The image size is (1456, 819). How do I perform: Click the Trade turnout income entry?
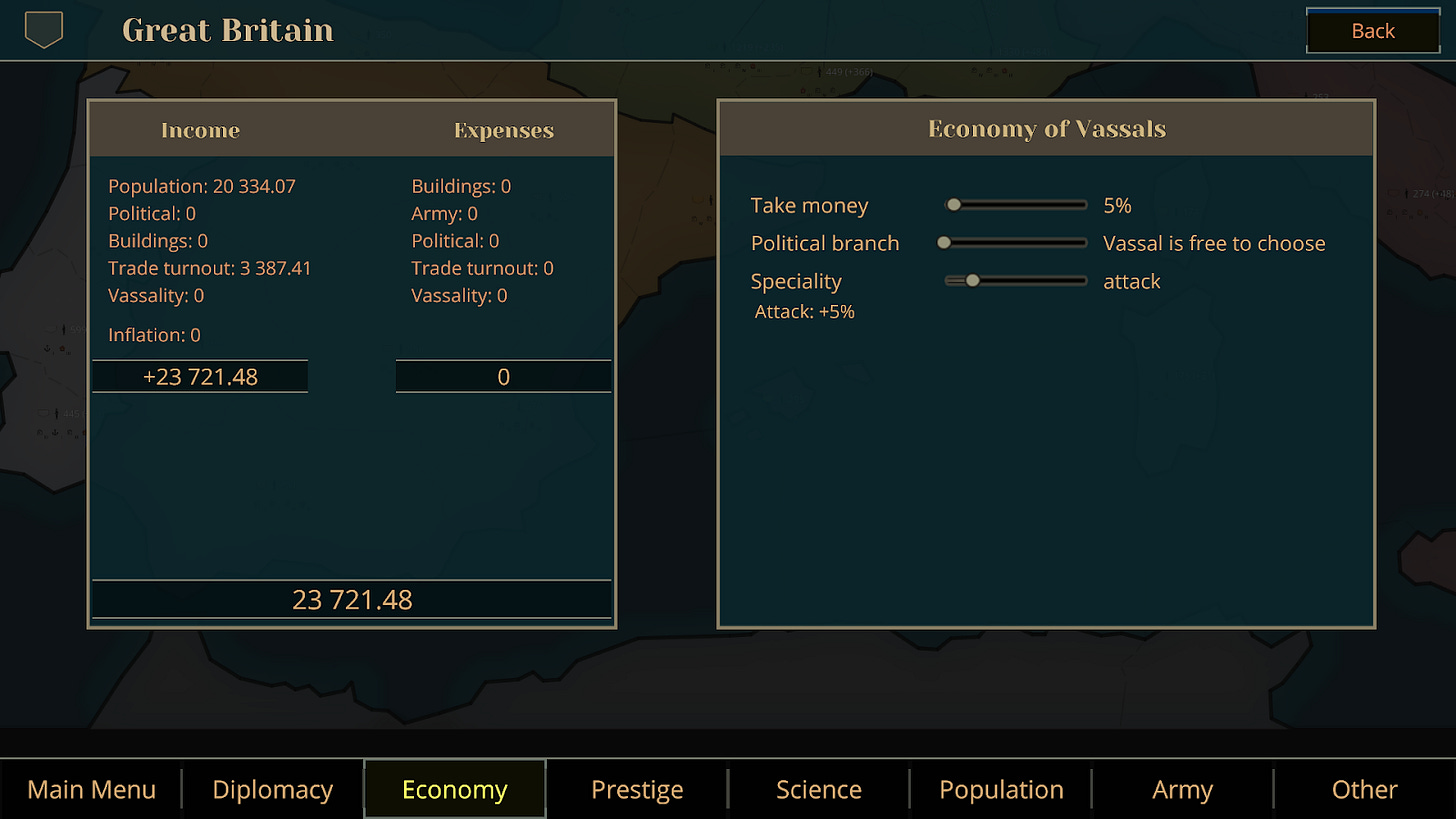pos(210,268)
